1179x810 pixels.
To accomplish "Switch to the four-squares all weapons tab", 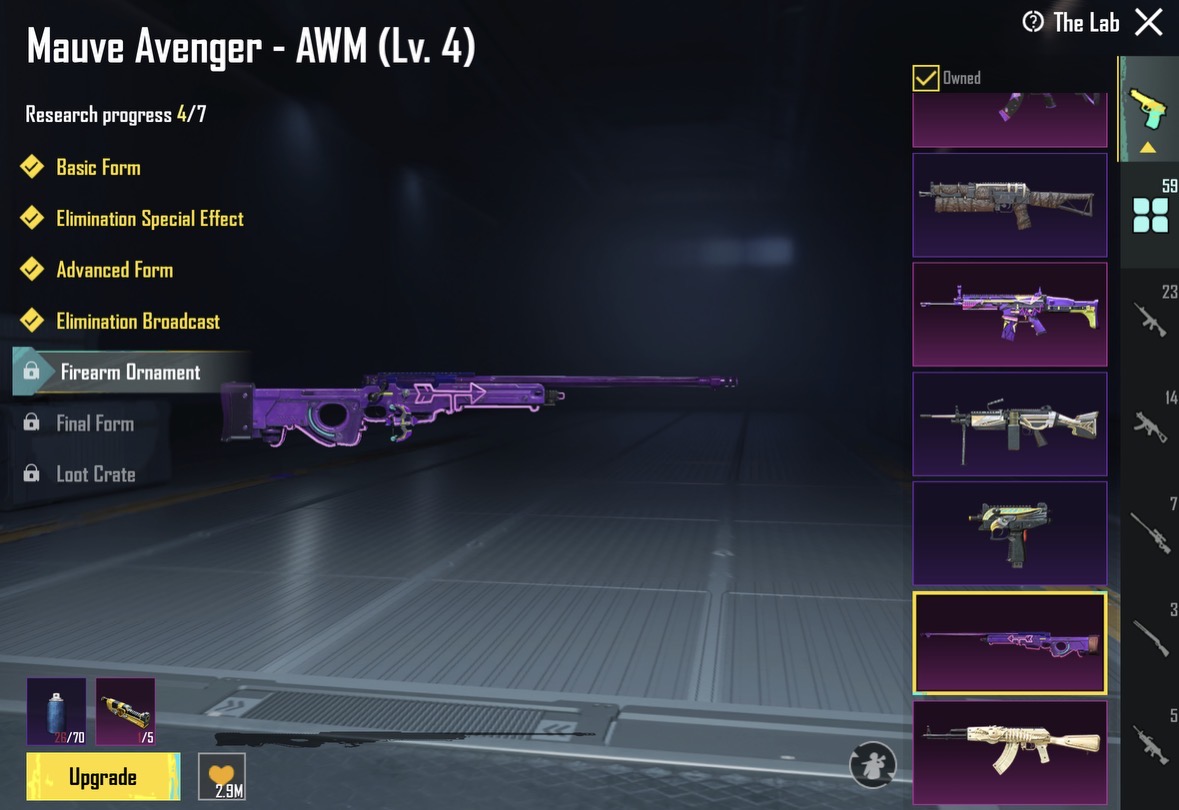I will [x=1150, y=215].
